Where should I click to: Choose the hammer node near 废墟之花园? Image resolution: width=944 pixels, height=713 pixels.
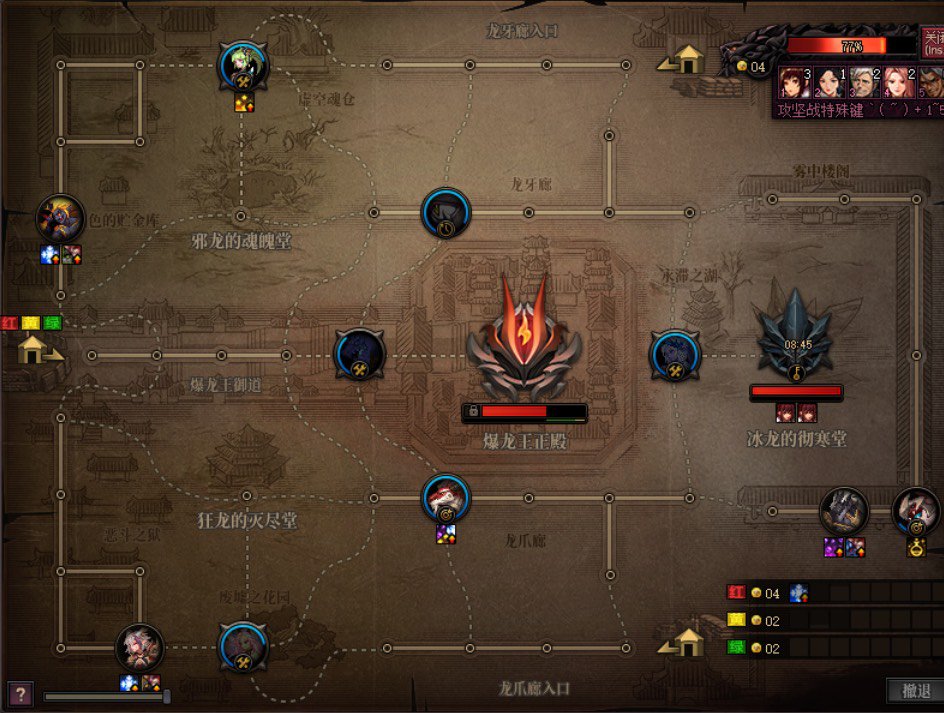click(x=243, y=647)
